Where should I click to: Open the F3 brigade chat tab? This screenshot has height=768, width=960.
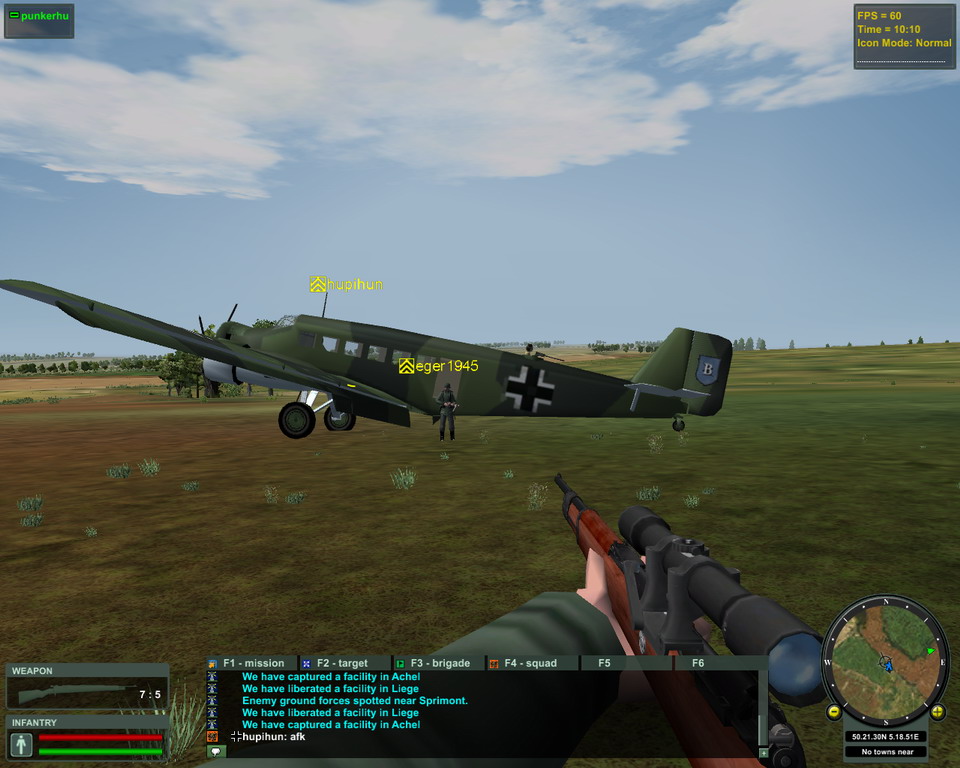[437, 663]
